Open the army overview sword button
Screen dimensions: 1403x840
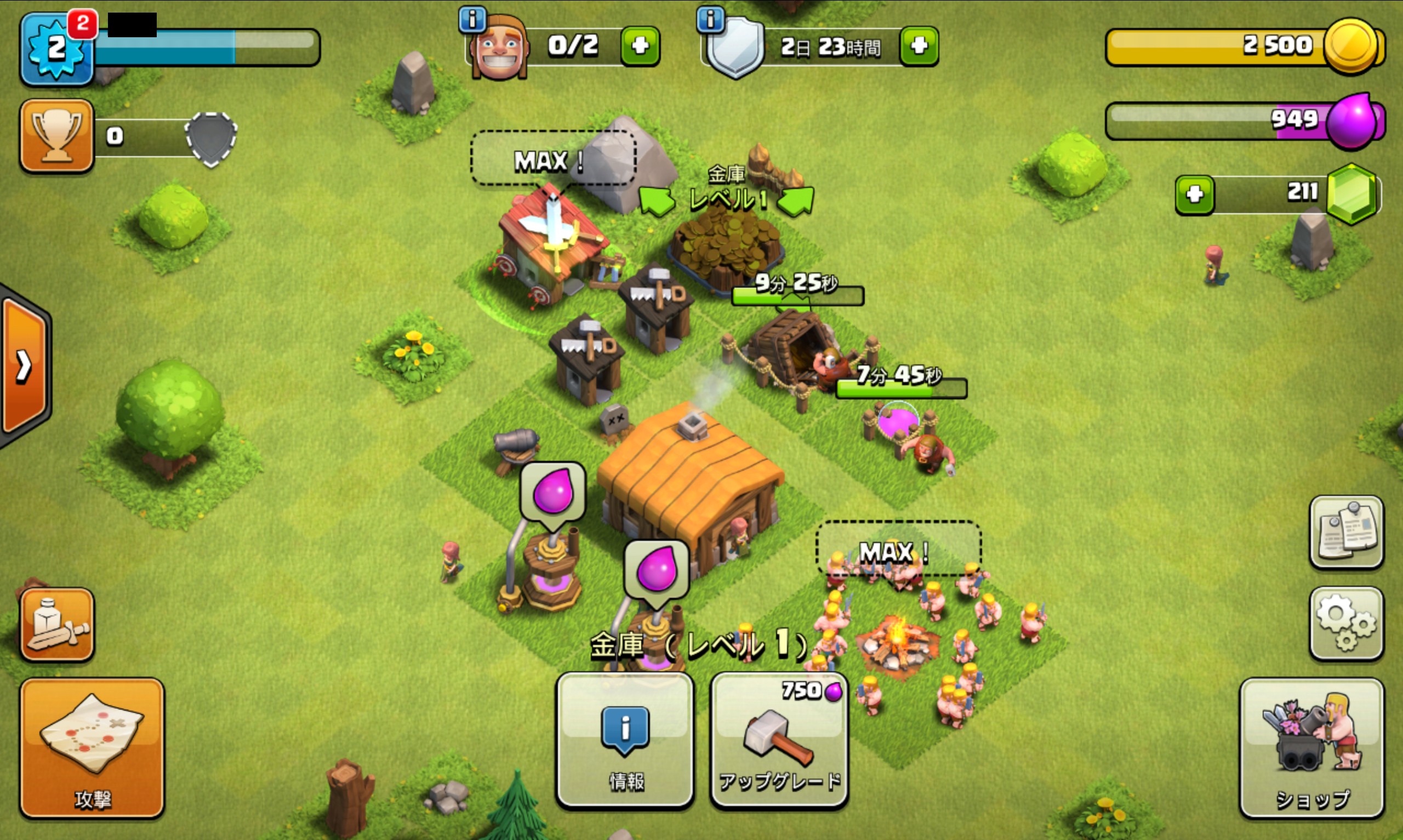pyautogui.click(x=56, y=624)
